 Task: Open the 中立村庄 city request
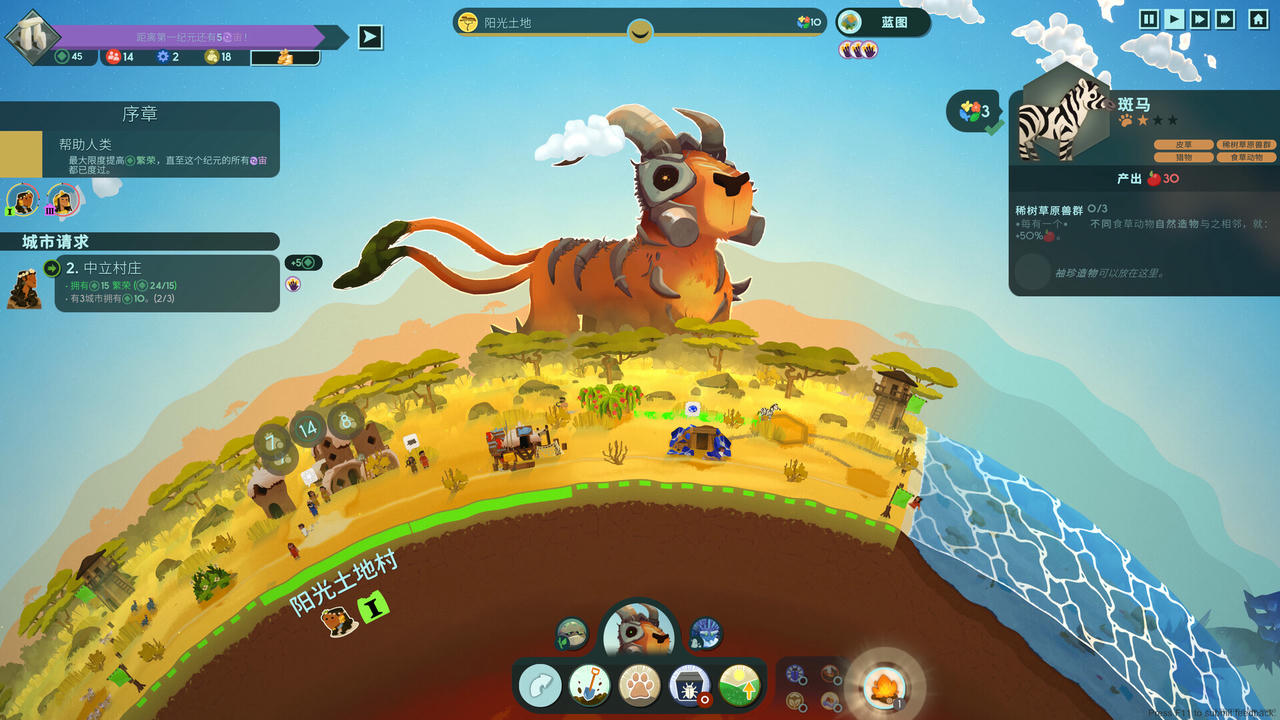coord(166,283)
